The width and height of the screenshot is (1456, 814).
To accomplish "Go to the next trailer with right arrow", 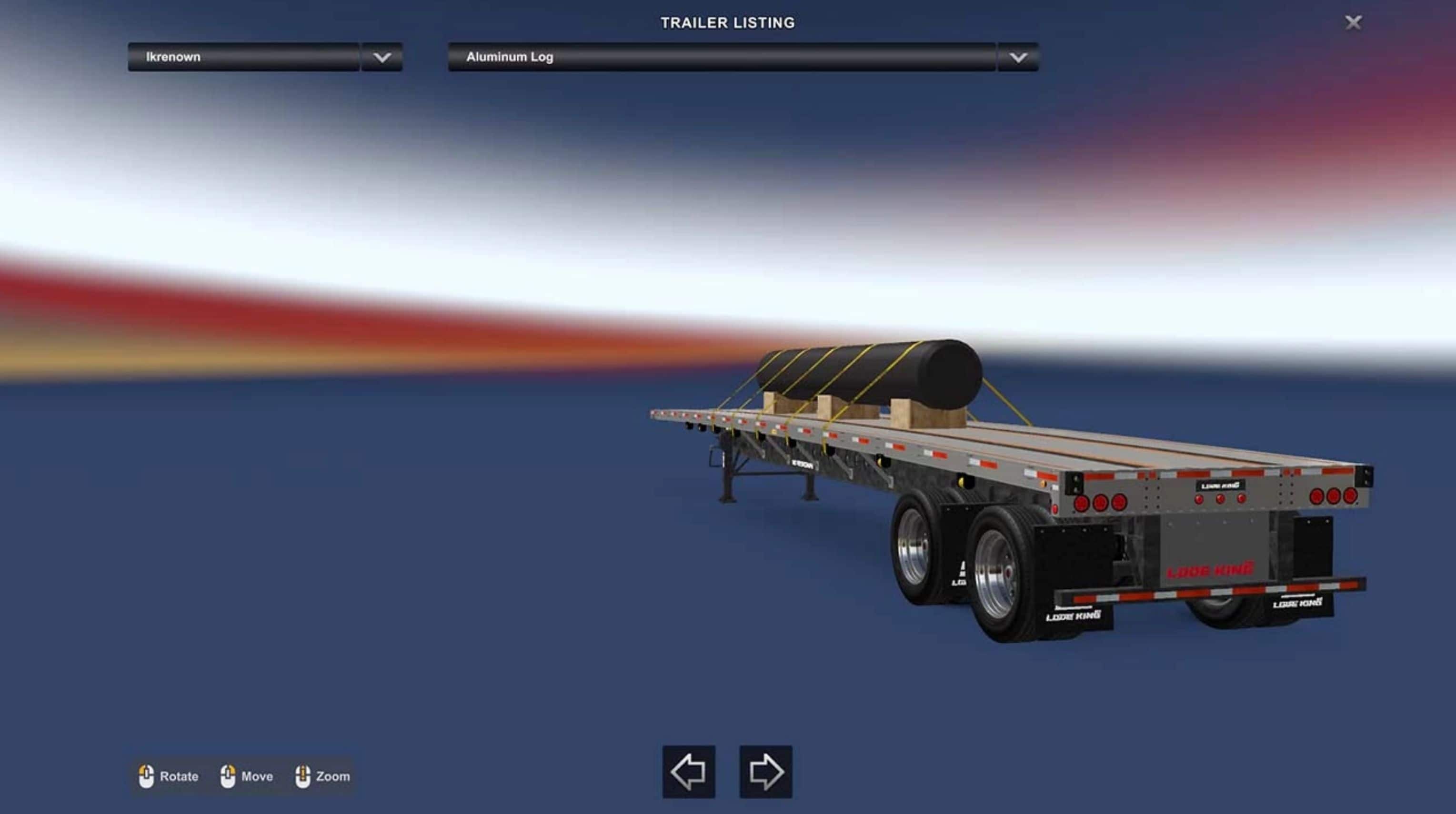I will click(765, 772).
